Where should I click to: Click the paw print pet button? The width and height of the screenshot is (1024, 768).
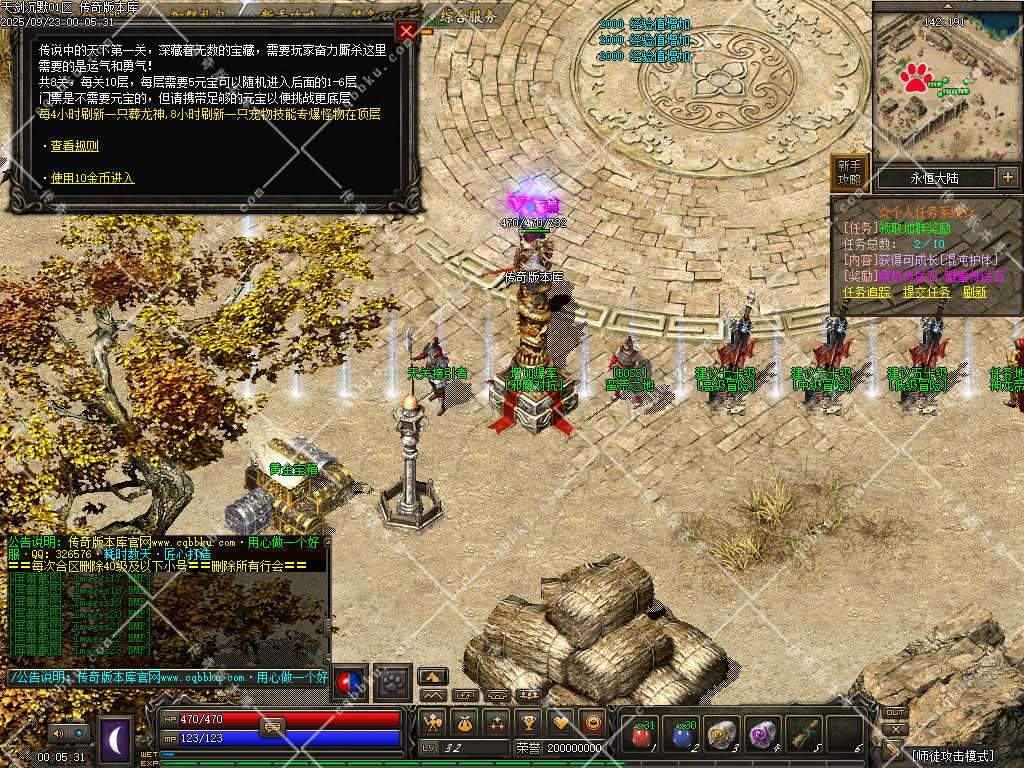394,682
